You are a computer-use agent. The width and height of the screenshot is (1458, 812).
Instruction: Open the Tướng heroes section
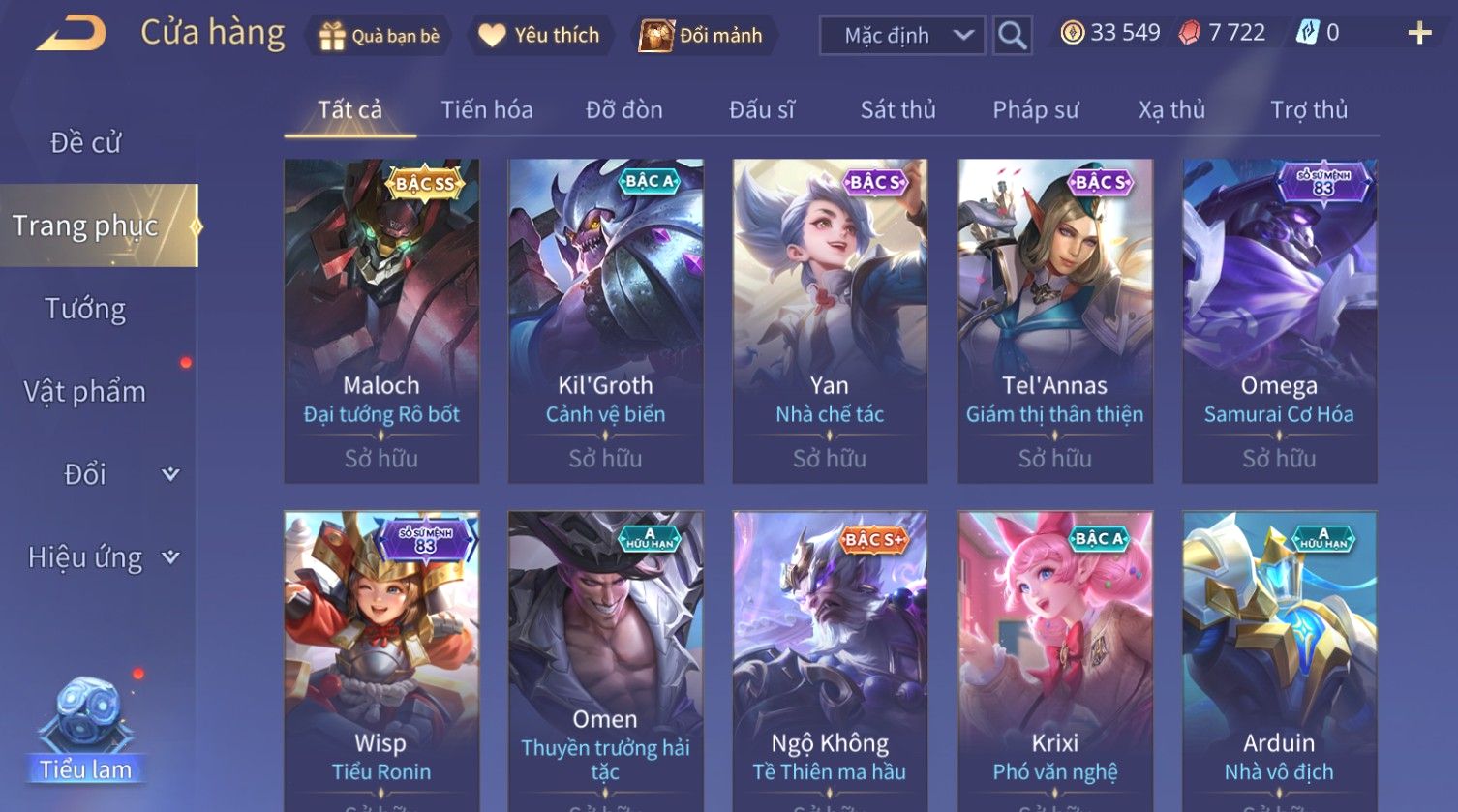point(85,309)
